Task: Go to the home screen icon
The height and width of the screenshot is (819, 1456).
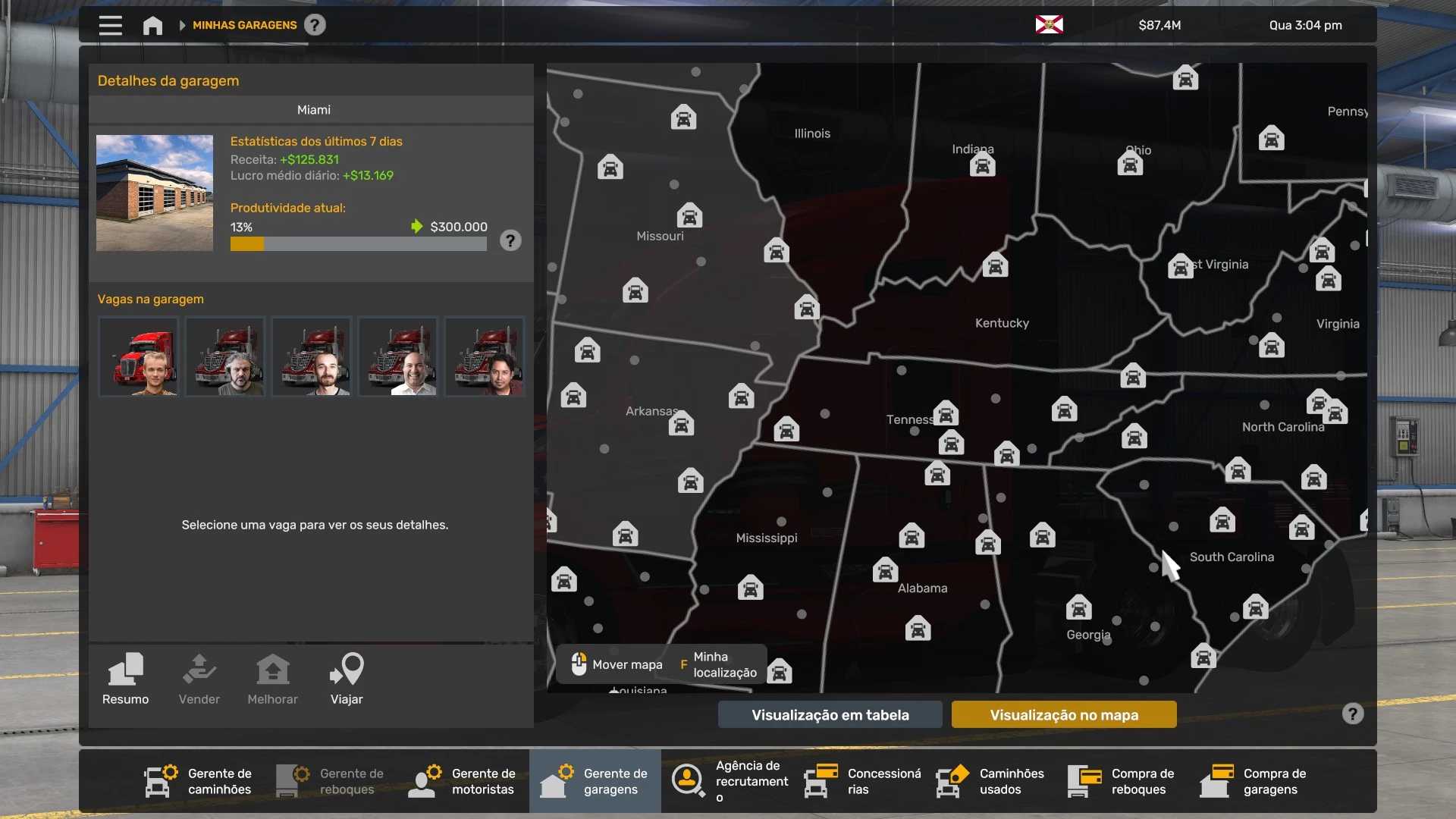Action: tap(152, 26)
